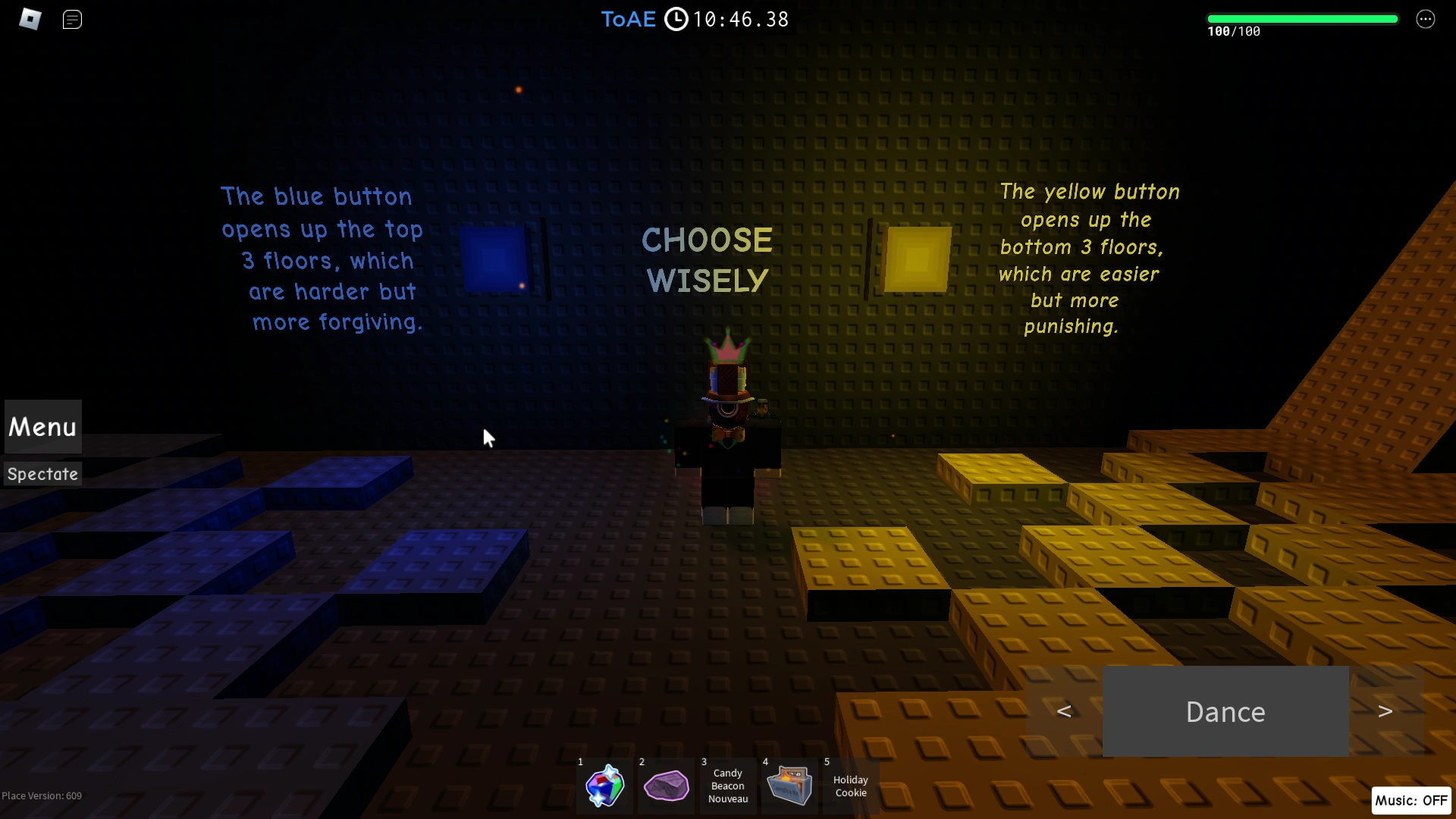Open the Roblox menu icon

pos(30,19)
